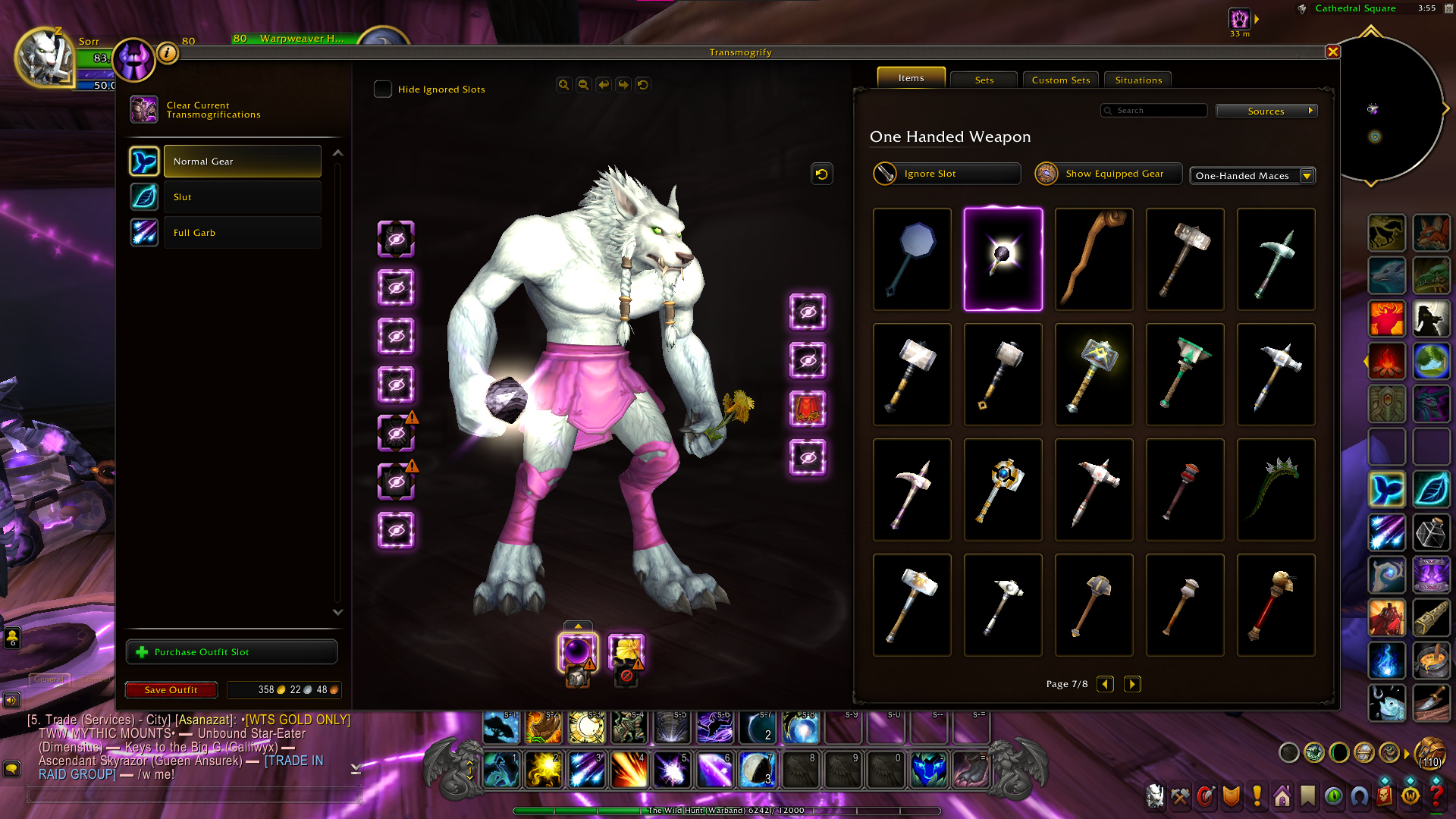The width and height of the screenshot is (1456, 819).
Task: Save the current outfit
Action: pos(171,690)
